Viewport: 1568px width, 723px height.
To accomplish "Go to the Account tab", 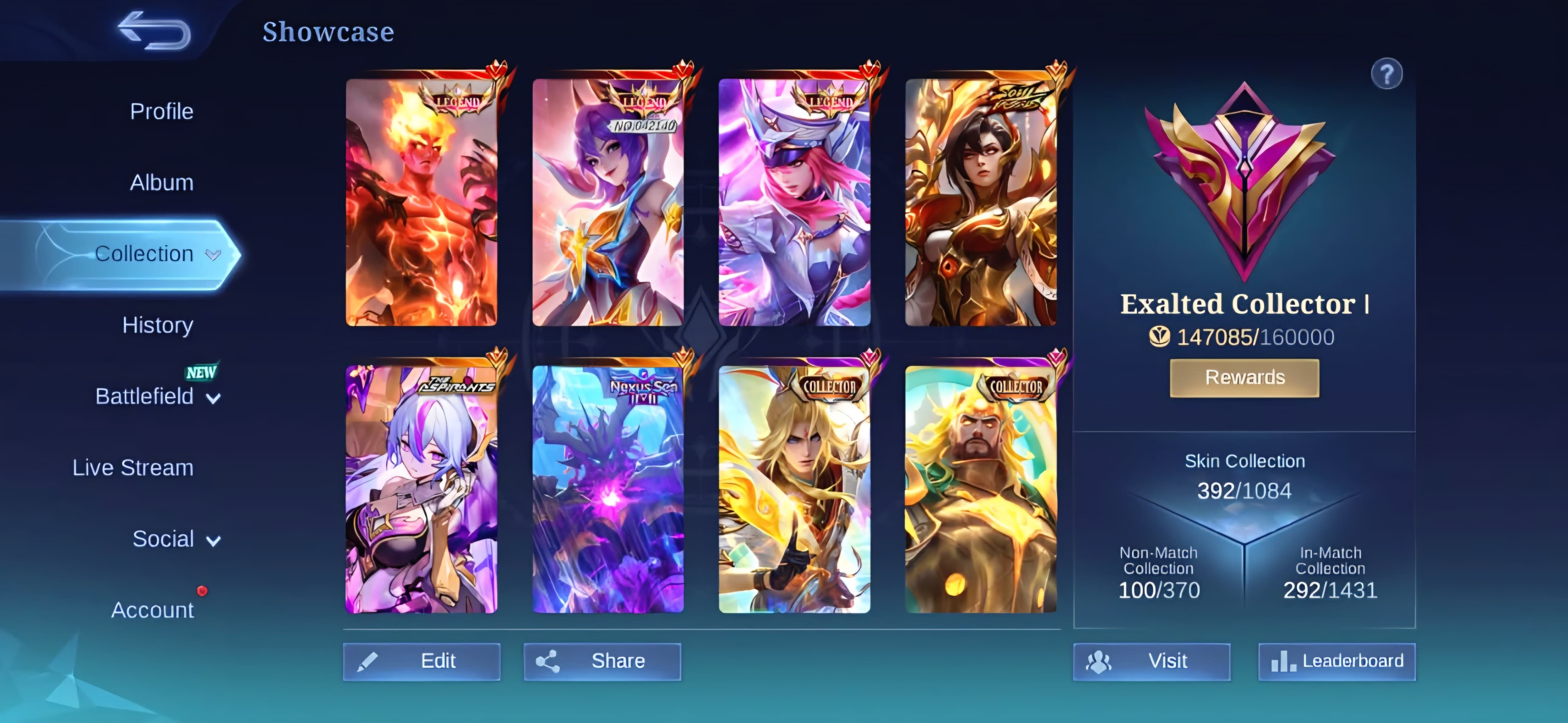I will pyautogui.click(x=152, y=610).
